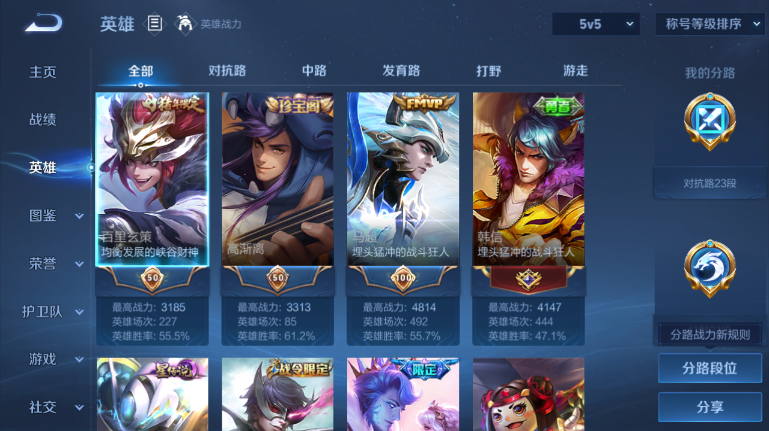Expand the 游戏 sidebar menu
The height and width of the screenshot is (431, 769).
click(x=56, y=359)
